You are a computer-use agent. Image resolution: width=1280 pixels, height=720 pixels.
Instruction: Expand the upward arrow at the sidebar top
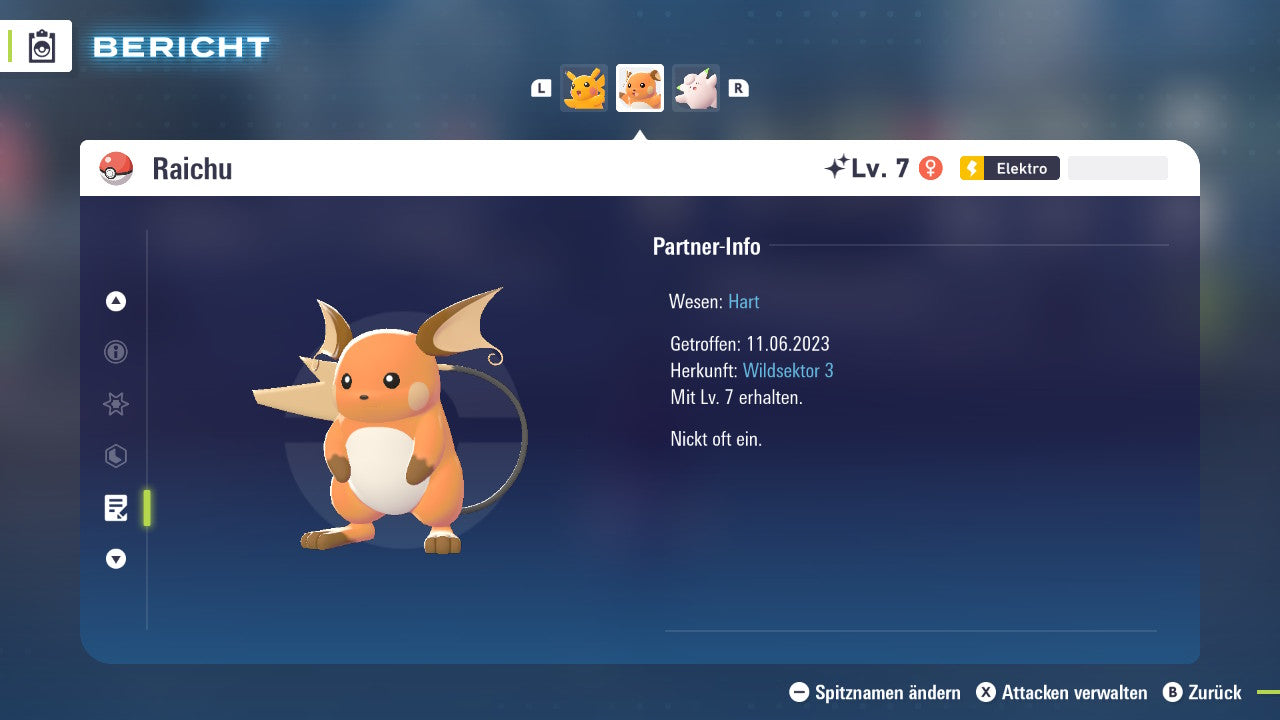(x=115, y=301)
